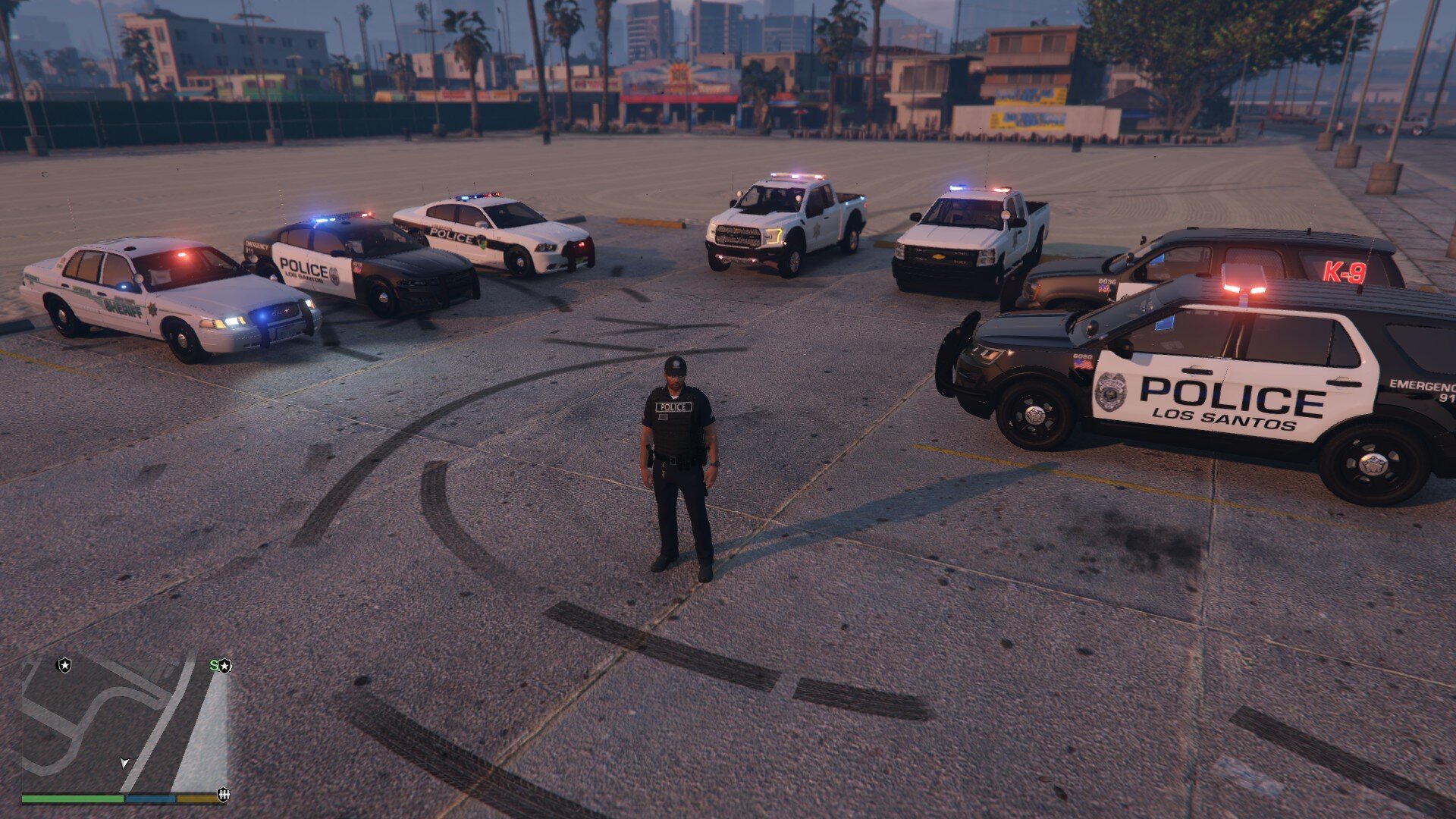Click the white player arrow on minimap
Screen dimensions: 1456x819
[x=124, y=762]
